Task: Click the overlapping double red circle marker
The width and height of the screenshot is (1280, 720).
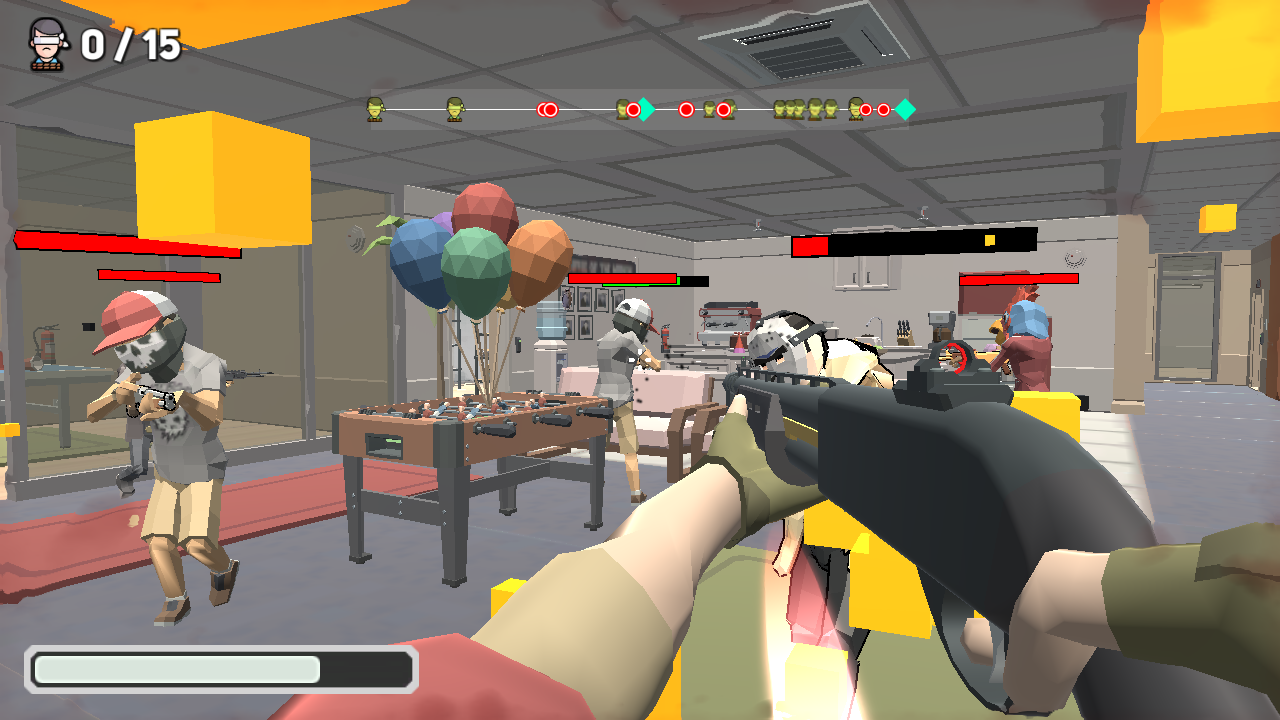Action: 547,108
